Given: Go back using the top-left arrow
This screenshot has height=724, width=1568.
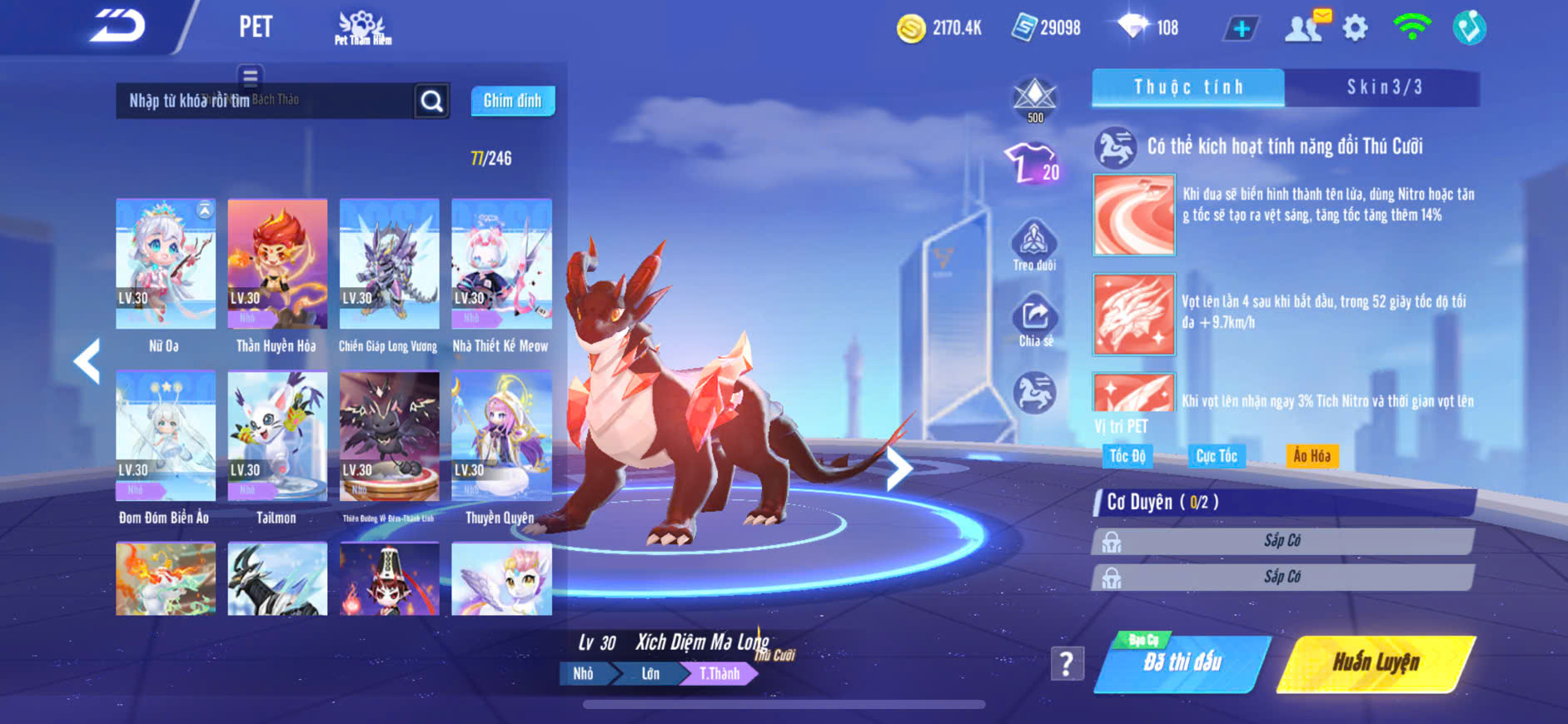Looking at the screenshot, I should tap(117, 26).
